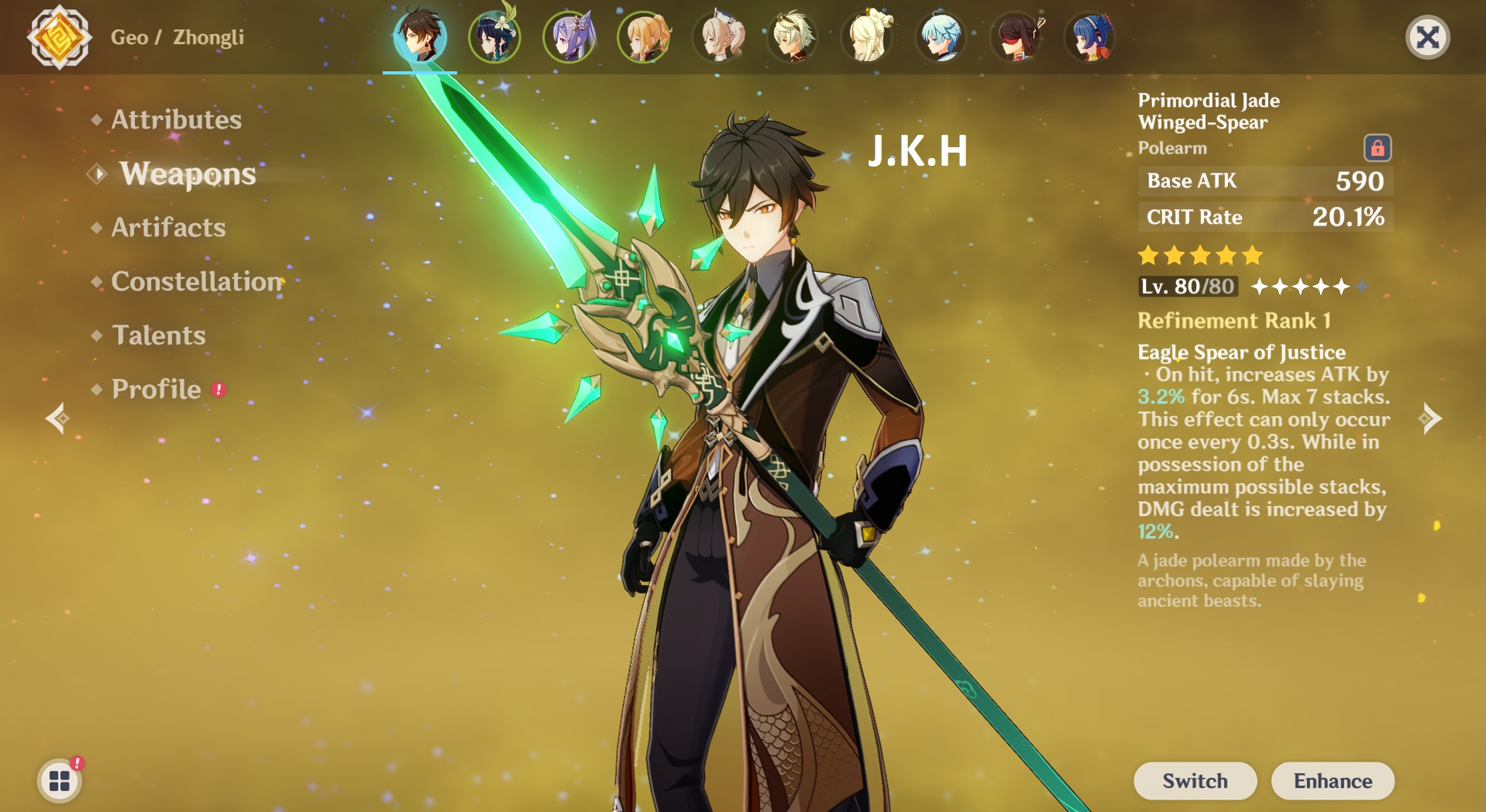The width and height of the screenshot is (1486, 812).
Task: Open the party setup grid icon in the bottom-left
Action: pos(59,781)
